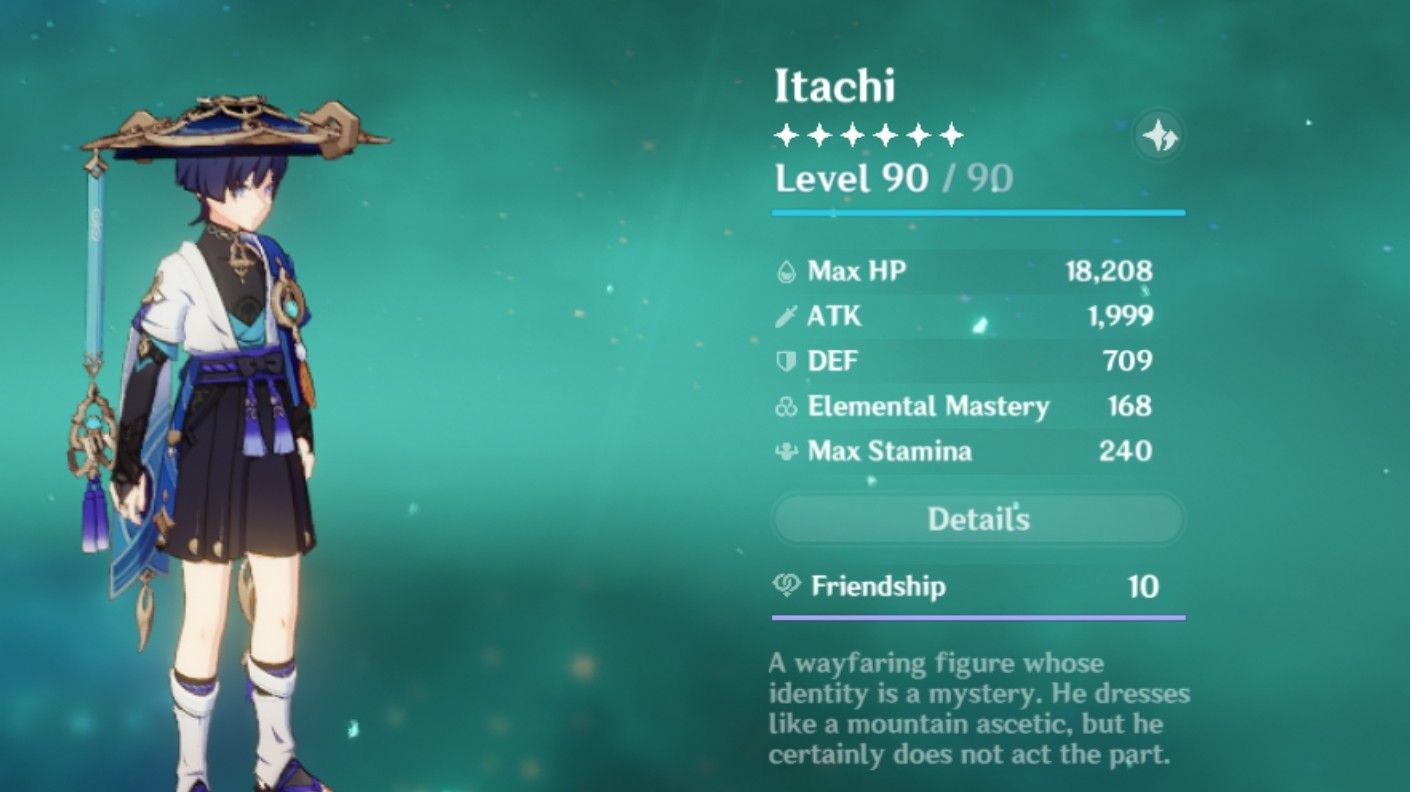The image size is (1410, 792).
Task: Open the Details panel
Action: [979, 519]
